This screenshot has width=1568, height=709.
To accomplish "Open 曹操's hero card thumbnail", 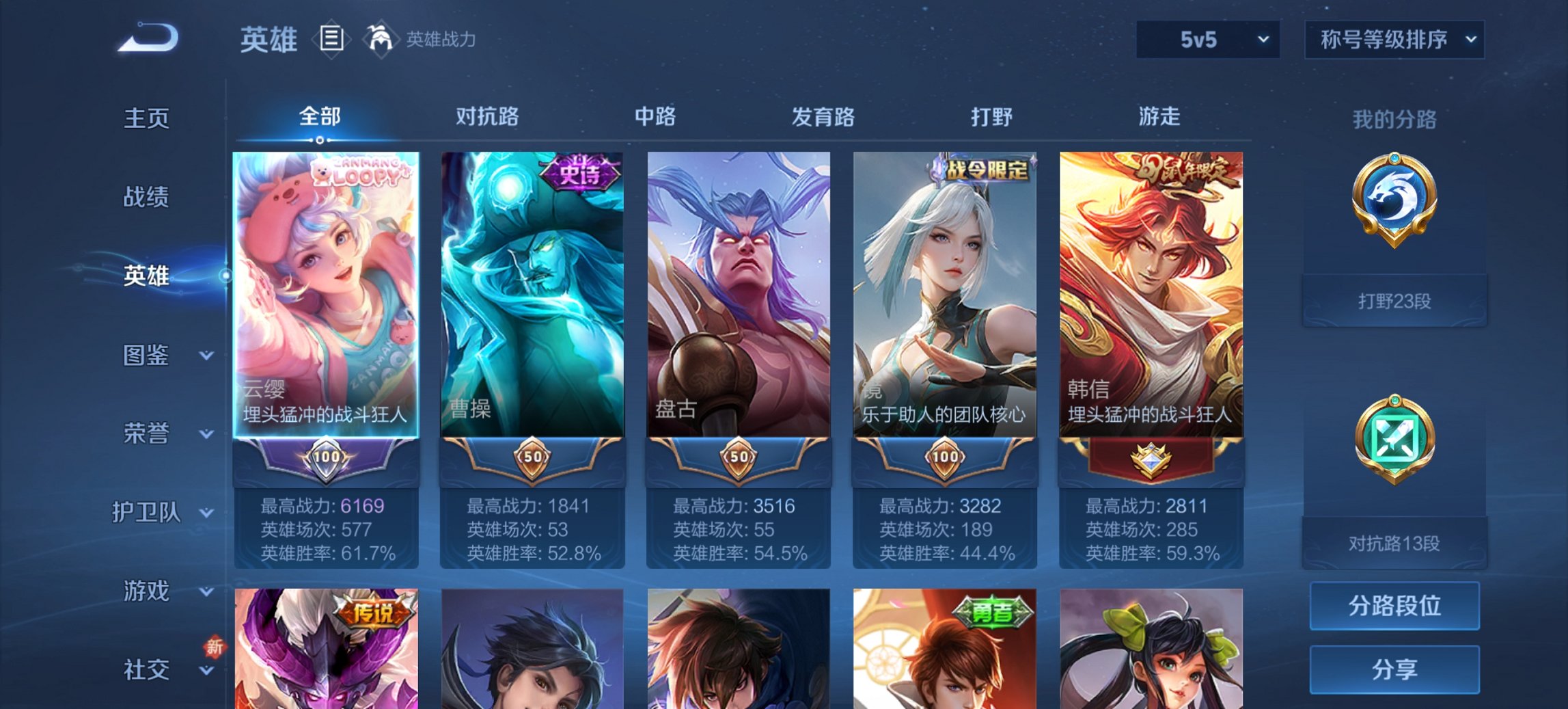I will (x=532, y=294).
